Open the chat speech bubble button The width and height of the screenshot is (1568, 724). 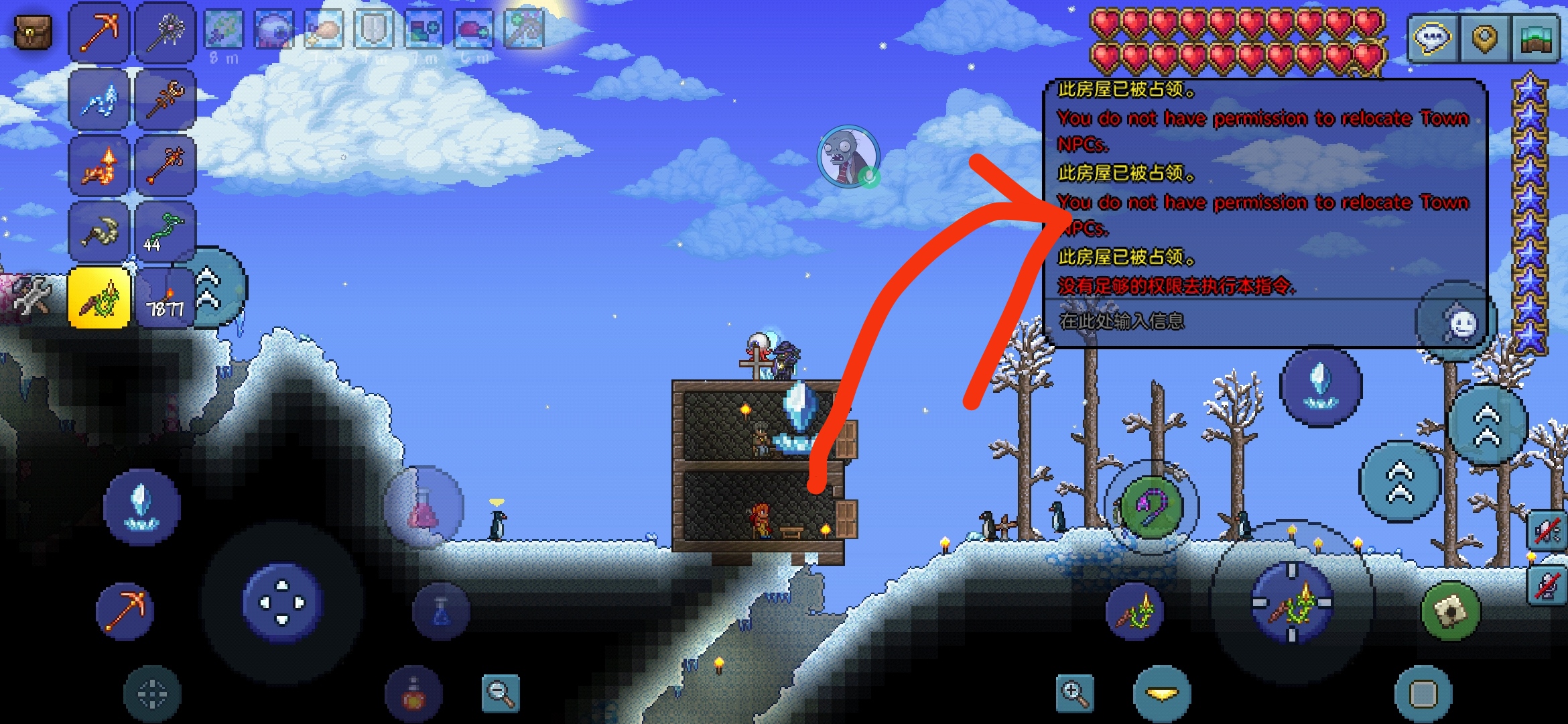(1432, 38)
